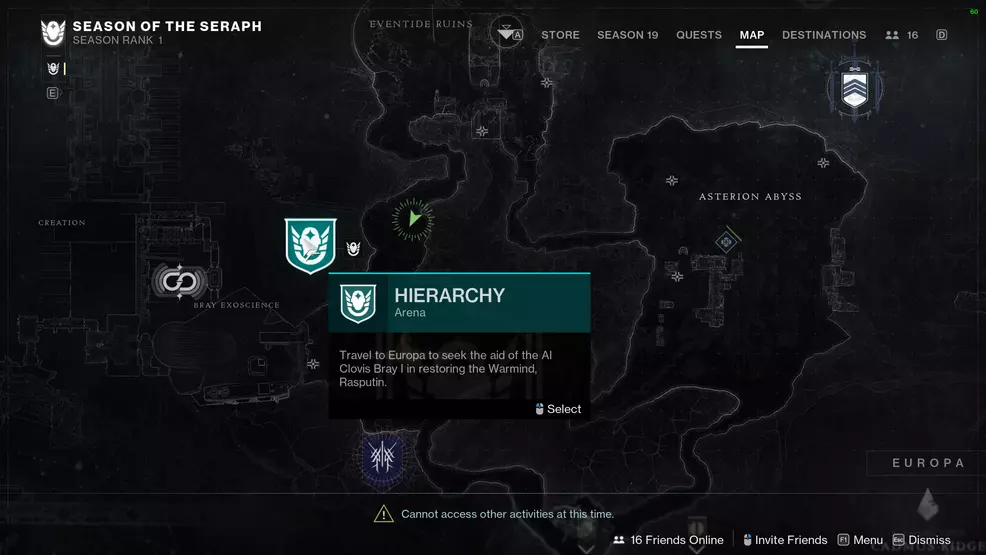Open the Quests tab
Screen dimensions: 986x555
click(698, 35)
